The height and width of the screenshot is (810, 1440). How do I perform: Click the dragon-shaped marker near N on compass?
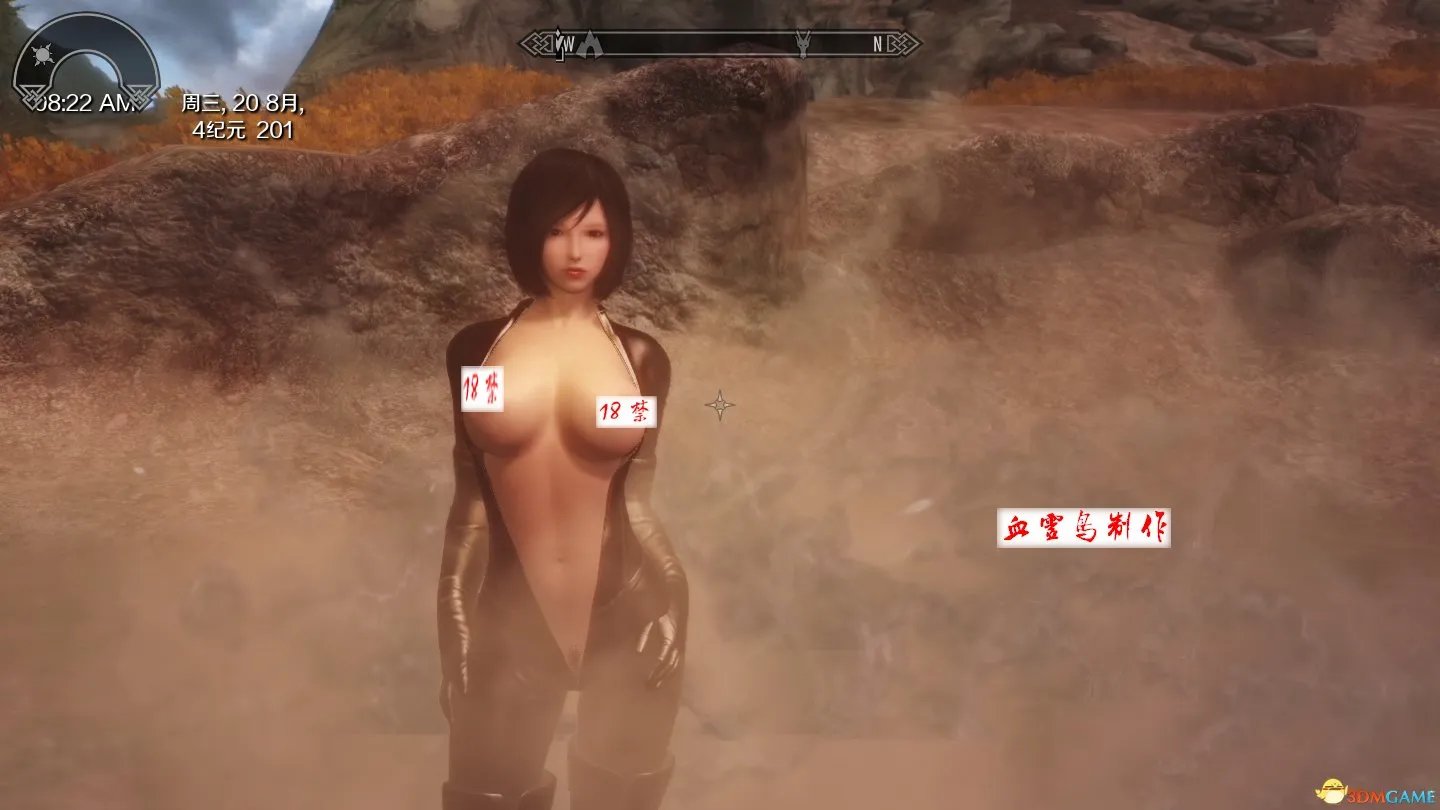(805, 45)
